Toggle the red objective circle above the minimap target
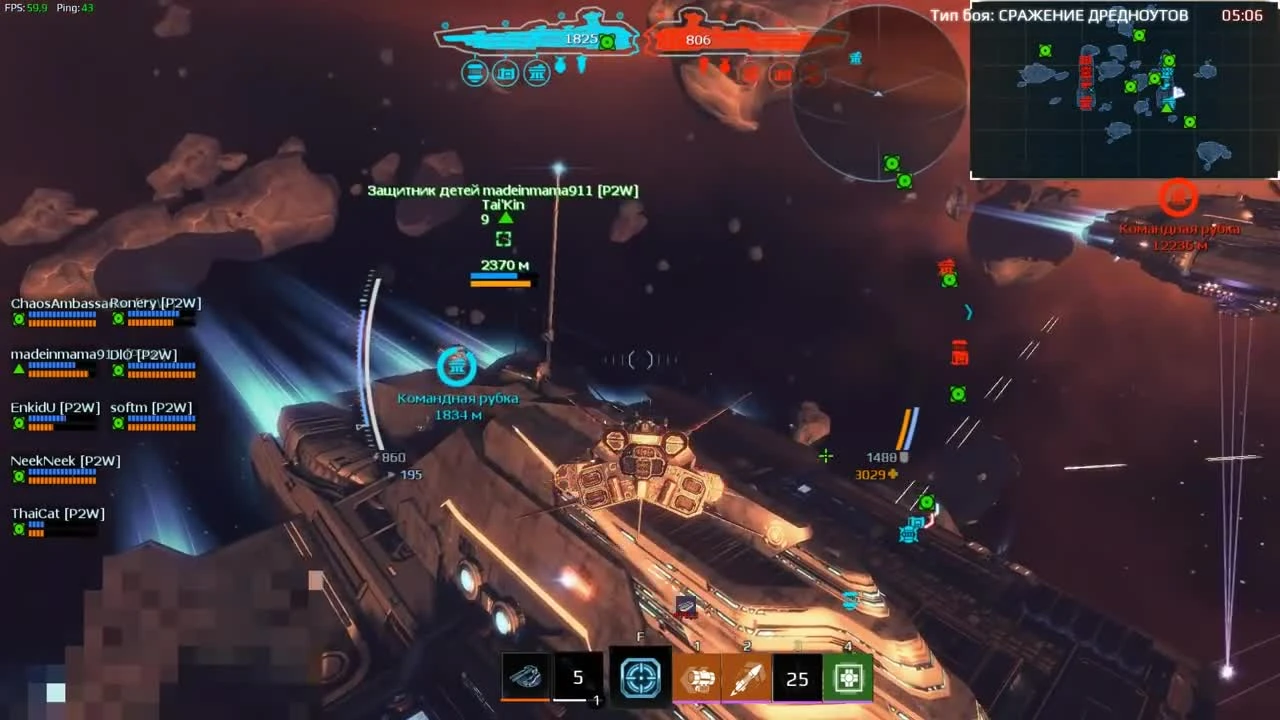This screenshot has height=720, width=1280. click(x=1178, y=199)
